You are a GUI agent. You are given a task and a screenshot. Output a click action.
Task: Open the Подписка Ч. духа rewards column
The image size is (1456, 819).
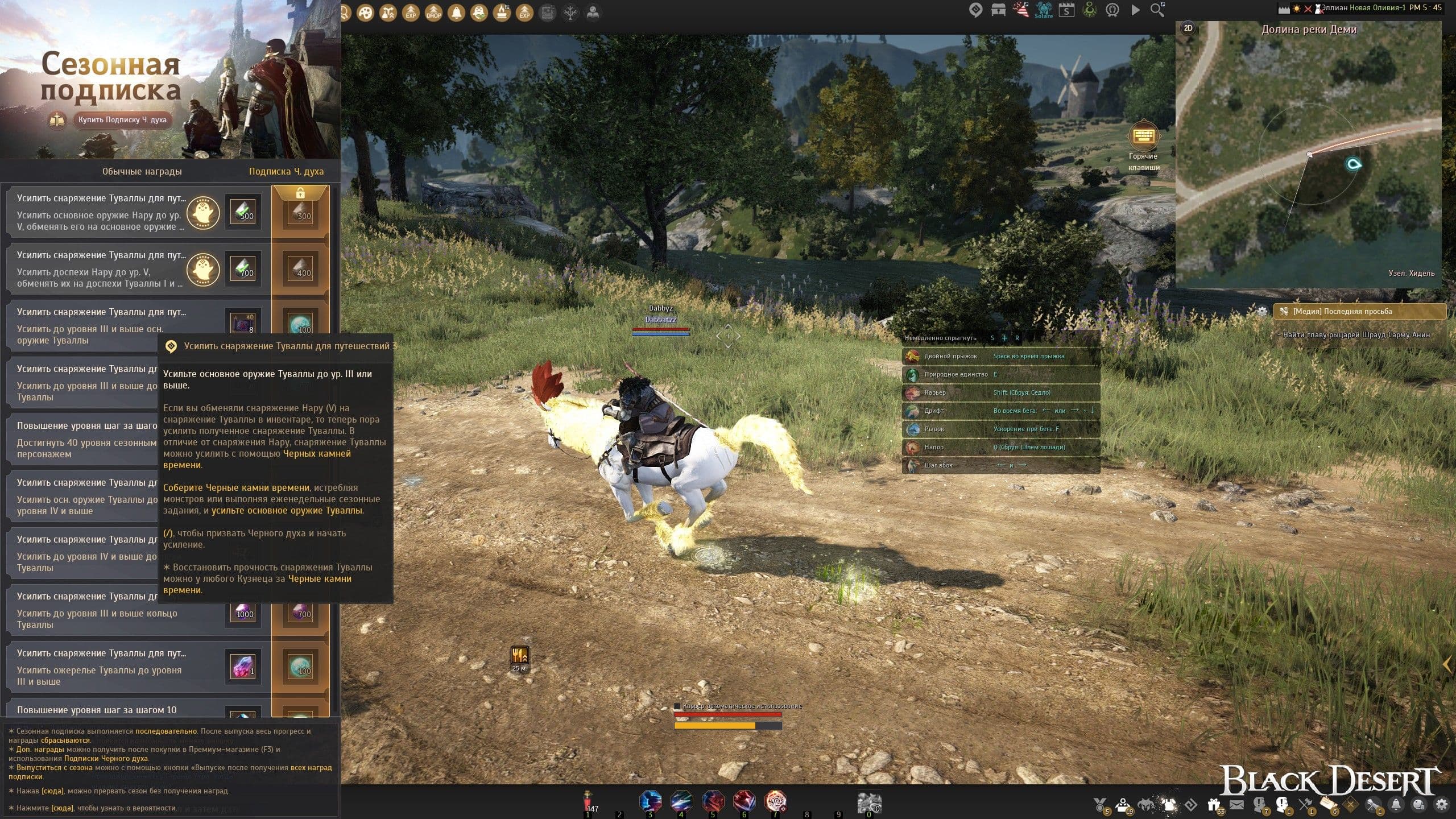(x=286, y=171)
